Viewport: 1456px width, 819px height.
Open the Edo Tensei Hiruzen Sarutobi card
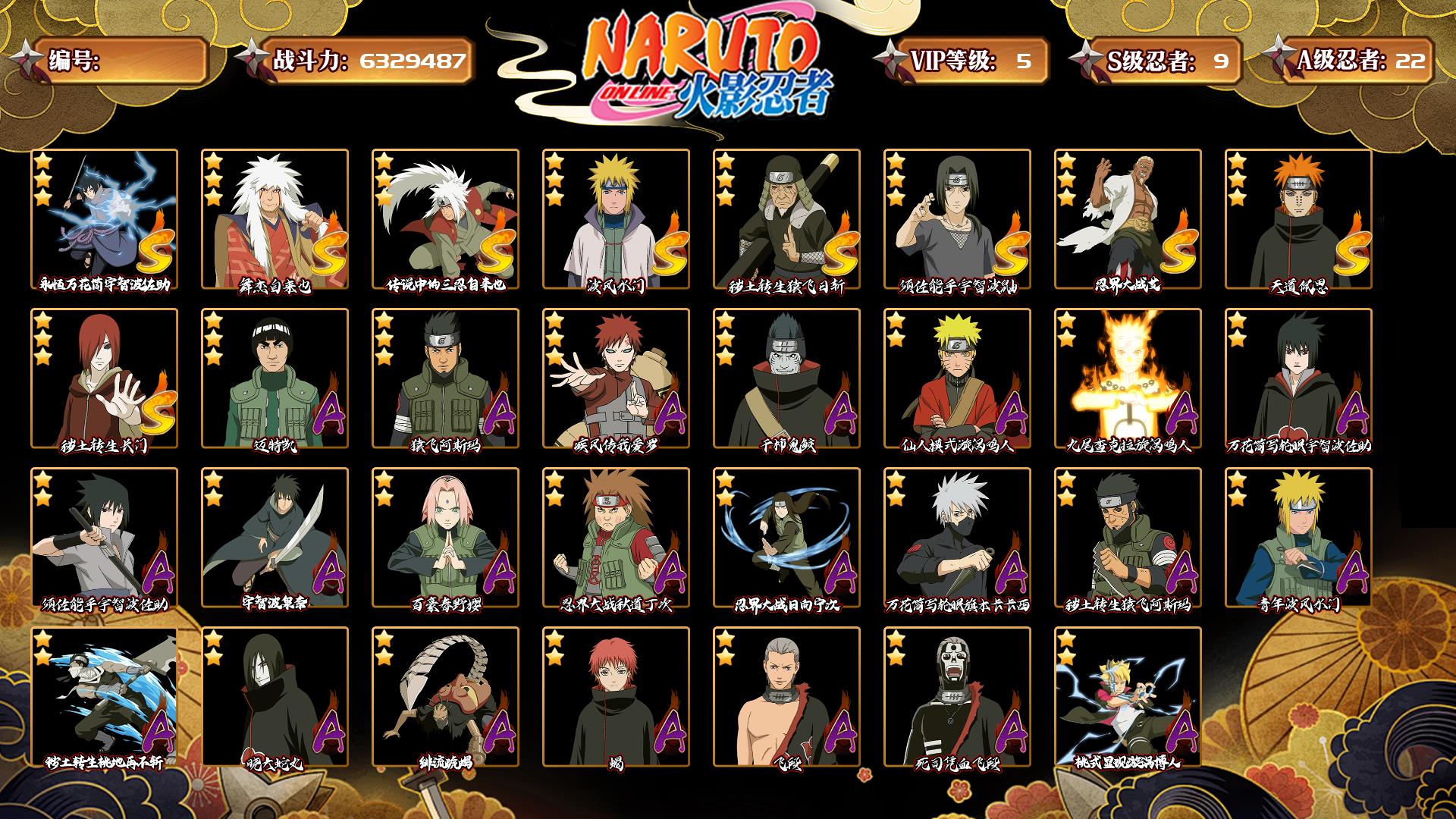pyautogui.click(x=786, y=218)
